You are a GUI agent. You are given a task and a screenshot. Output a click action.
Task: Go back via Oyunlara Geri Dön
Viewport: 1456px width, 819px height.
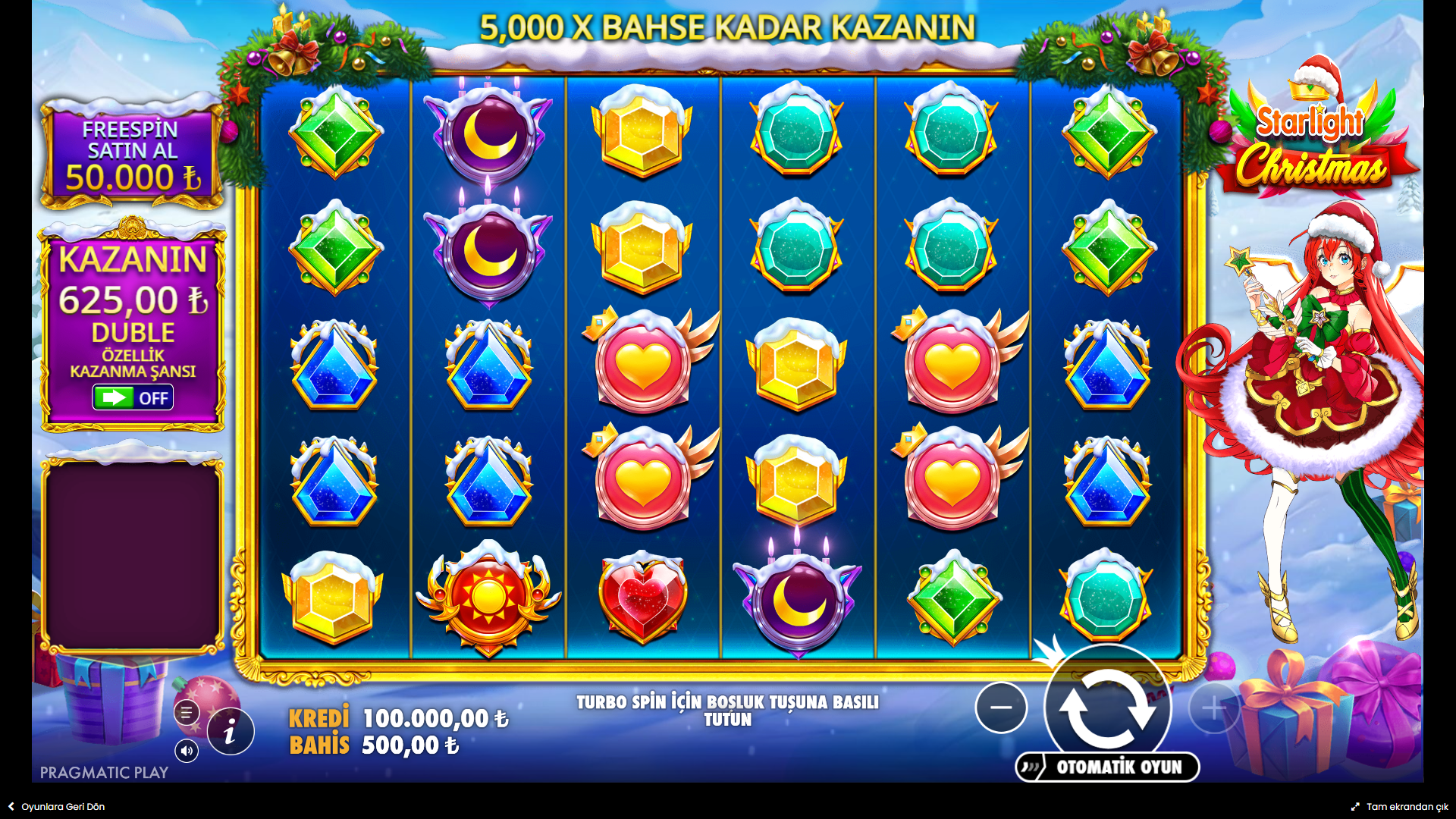click(x=57, y=807)
